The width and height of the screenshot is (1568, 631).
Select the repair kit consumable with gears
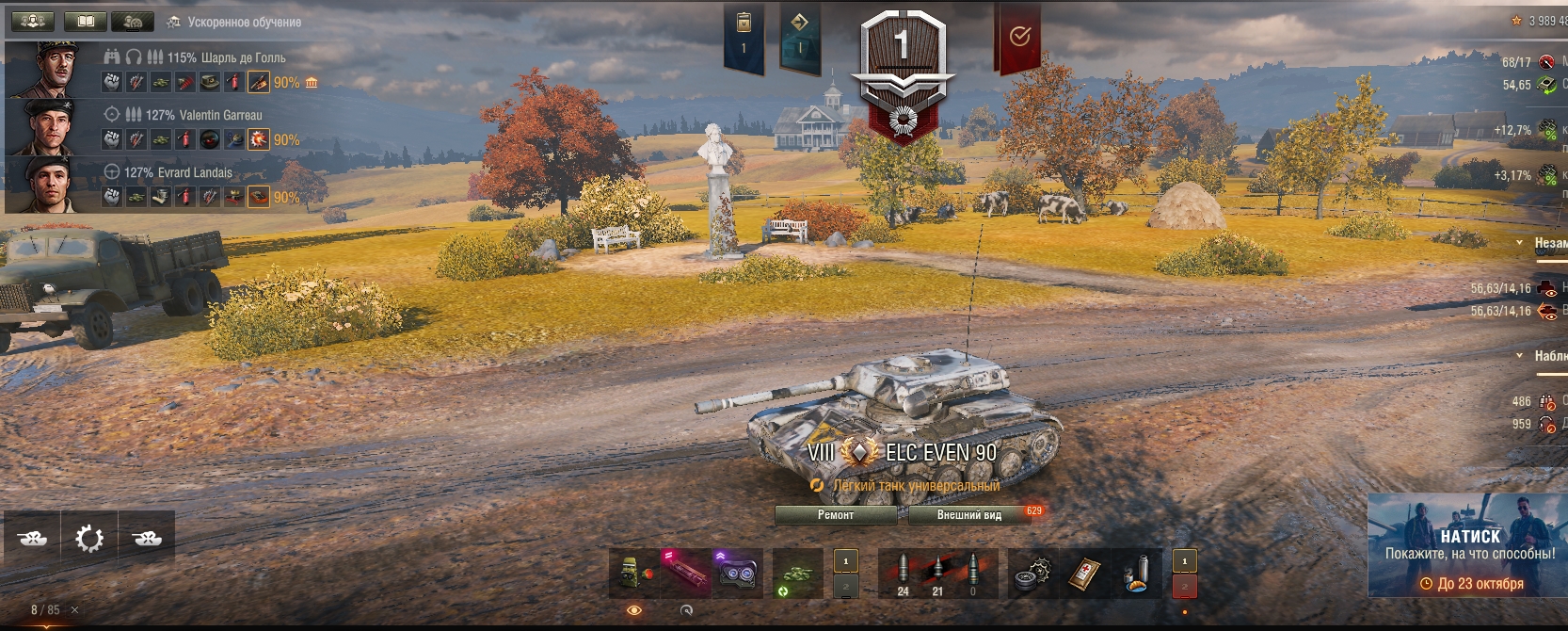(x=1032, y=574)
